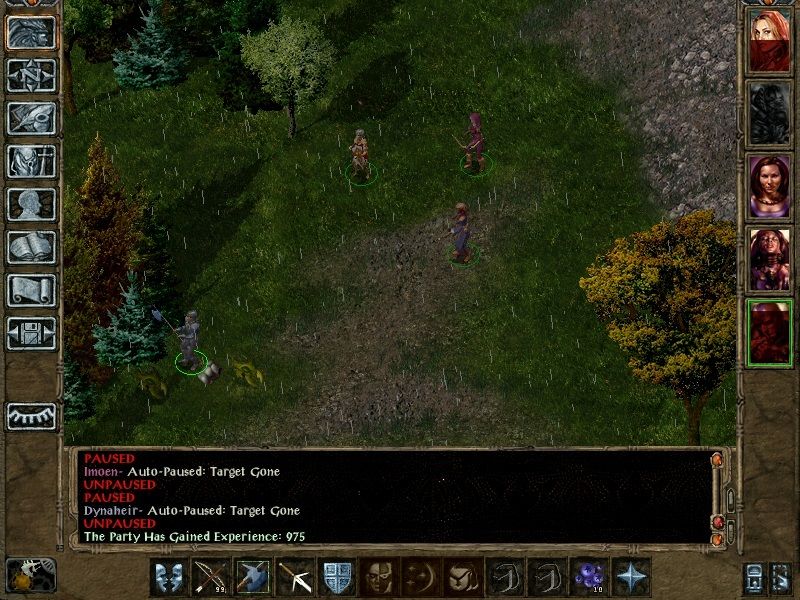Toggle pause with the clock icon
Screen dimensions: 800x600
31,575
